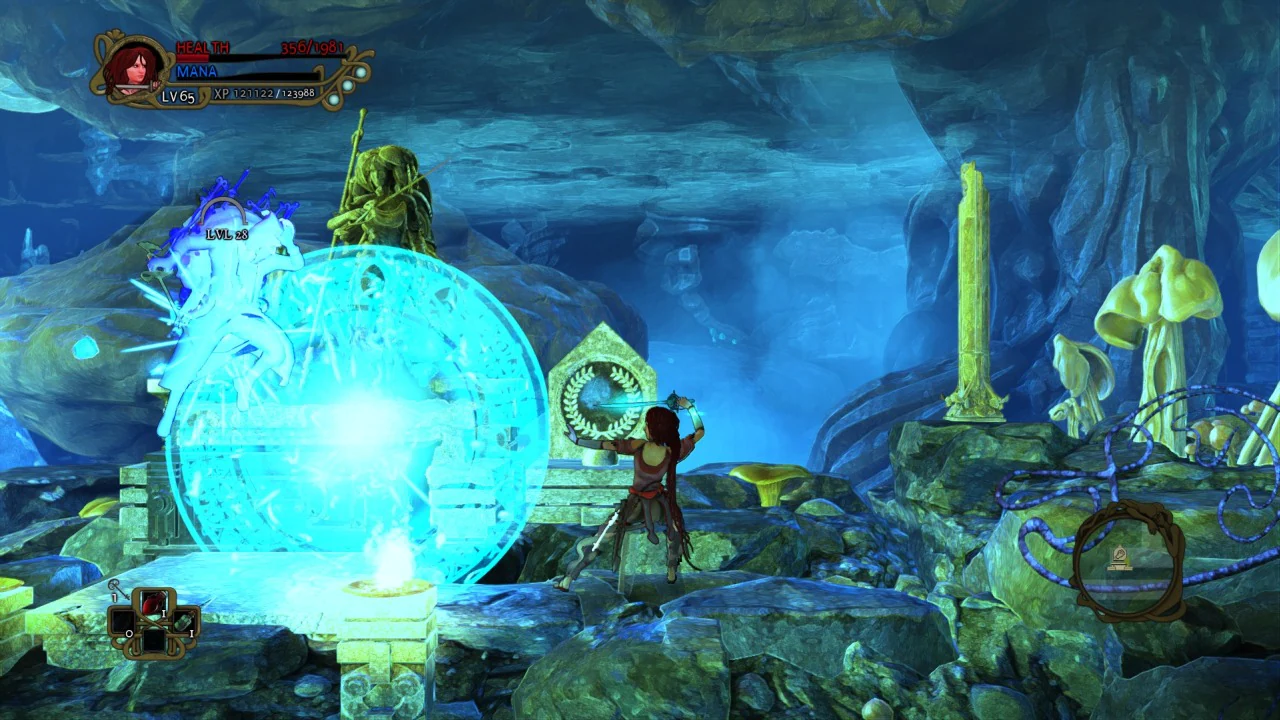Click the I button prompt beside the mana flask

point(192,634)
